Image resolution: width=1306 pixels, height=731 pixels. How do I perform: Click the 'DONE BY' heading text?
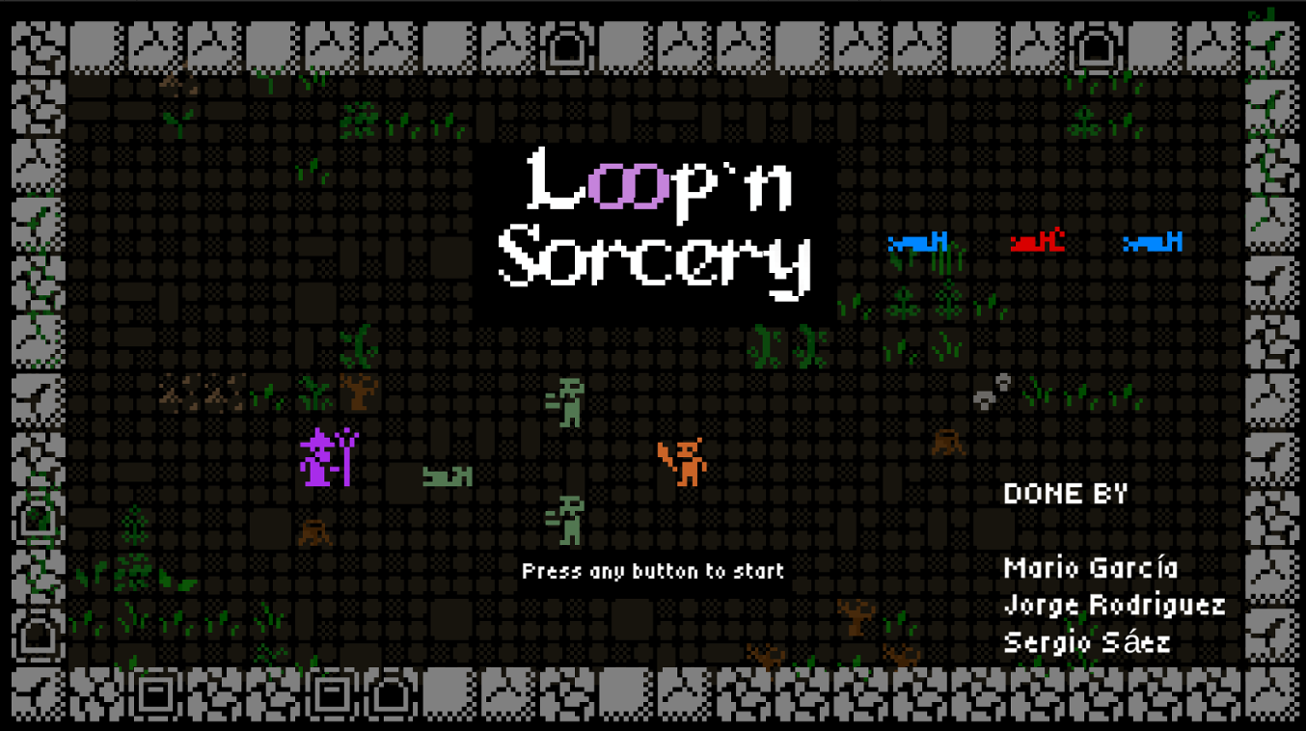point(1064,492)
